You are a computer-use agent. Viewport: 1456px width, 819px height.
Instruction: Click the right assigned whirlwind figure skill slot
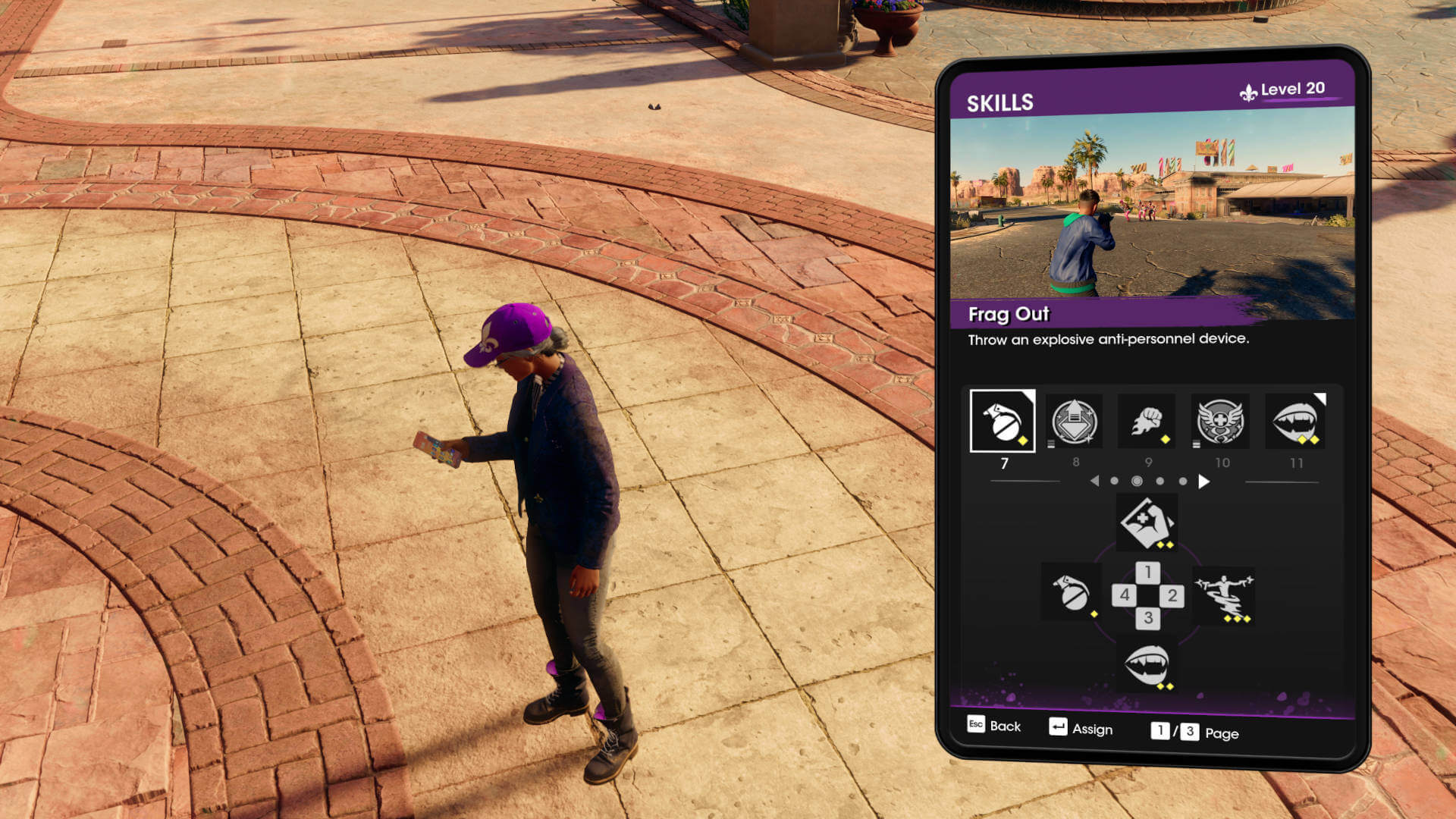click(x=1224, y=595)
